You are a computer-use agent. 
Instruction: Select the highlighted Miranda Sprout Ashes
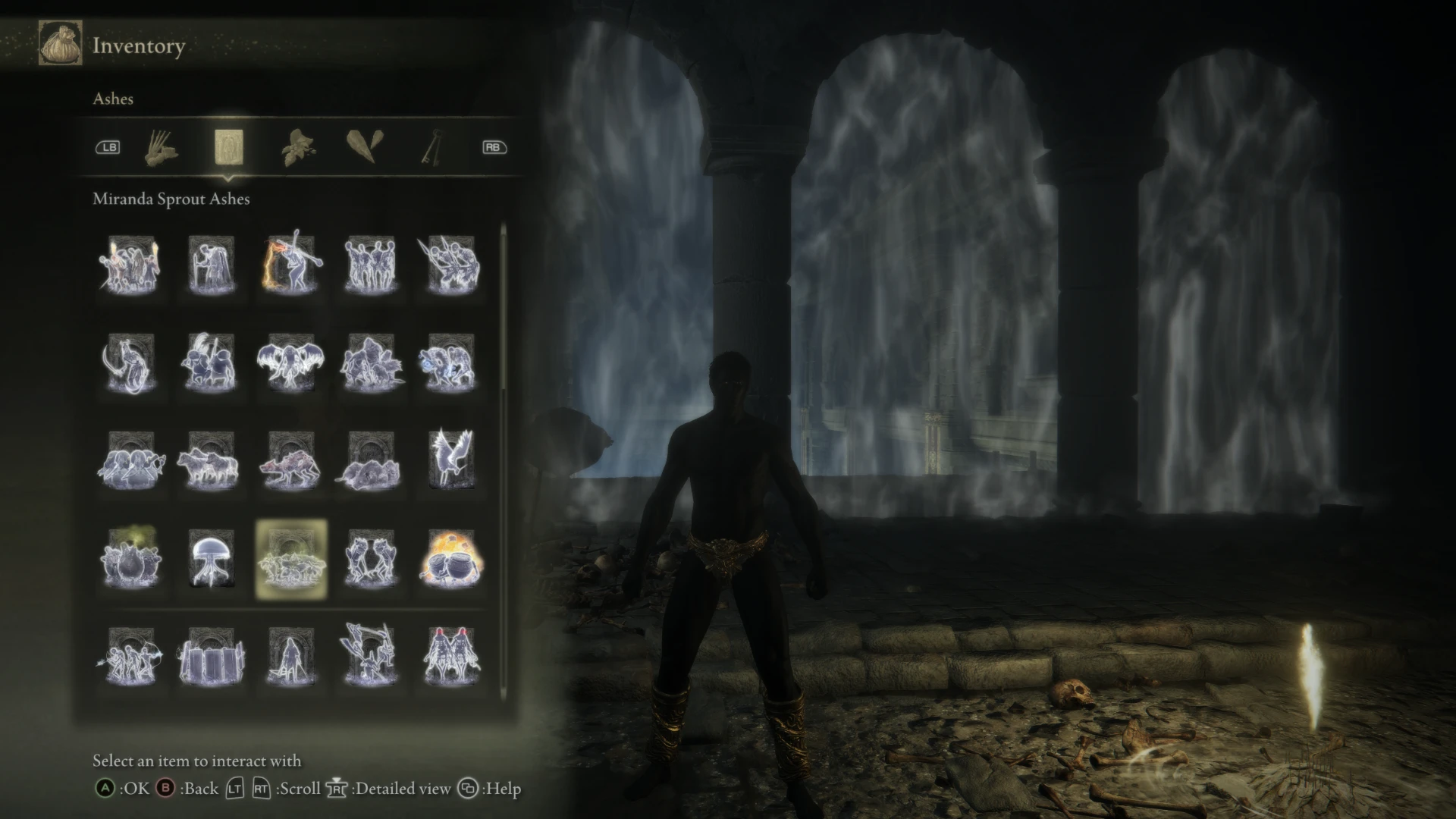tap(293, 561)
